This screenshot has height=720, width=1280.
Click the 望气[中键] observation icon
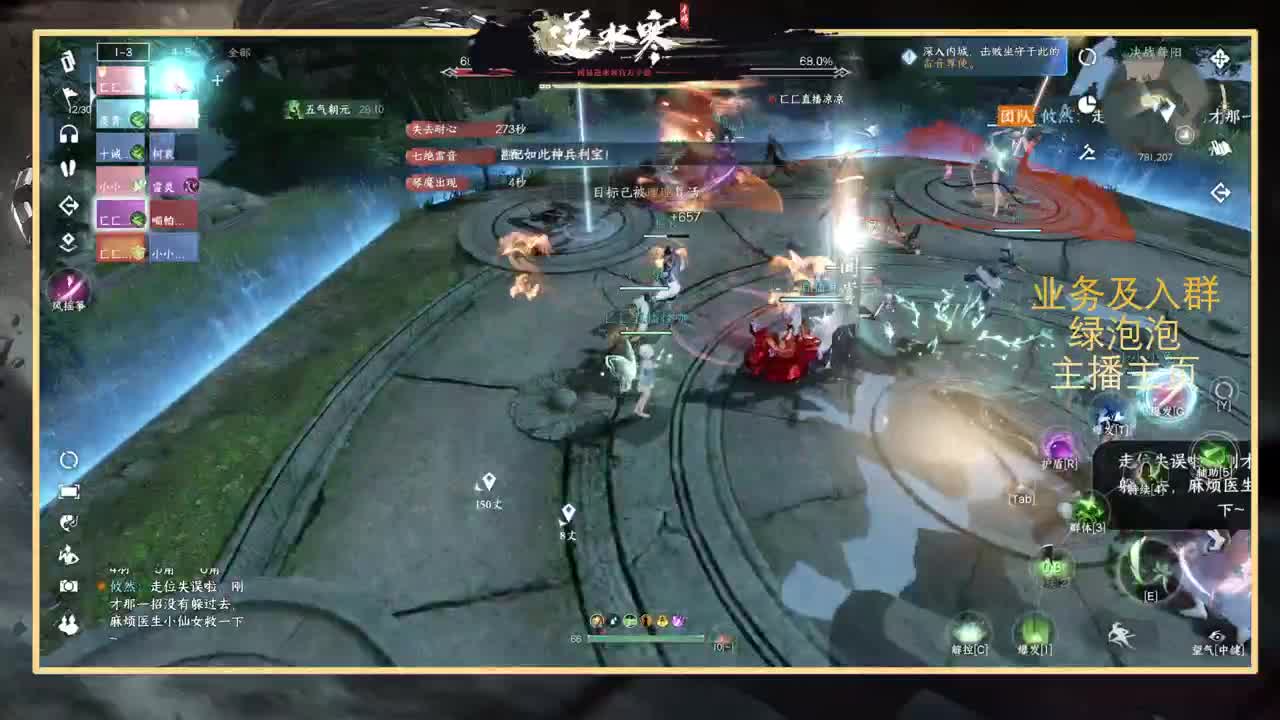tap(1216, 636)
